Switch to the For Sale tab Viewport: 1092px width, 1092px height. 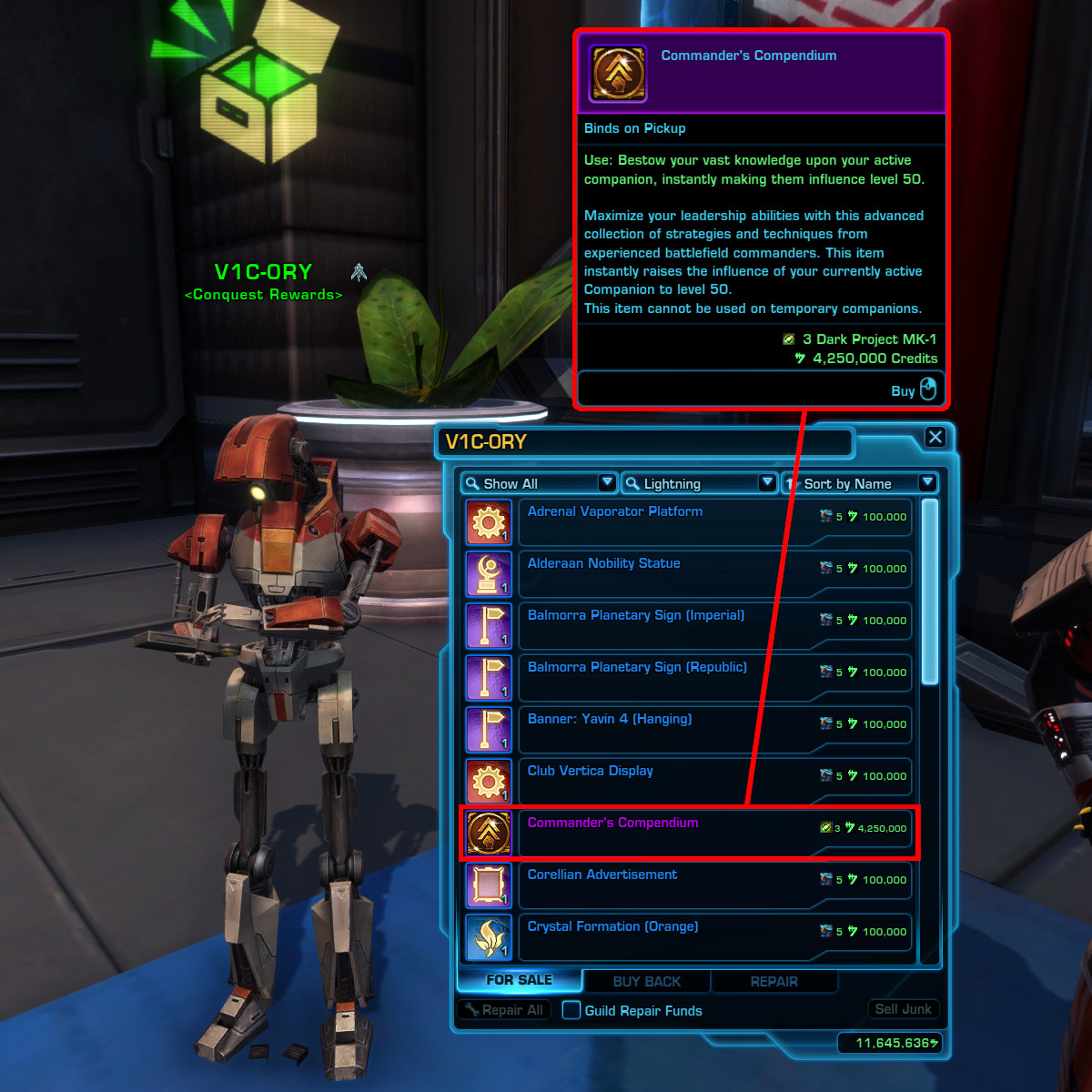(519, 980)
